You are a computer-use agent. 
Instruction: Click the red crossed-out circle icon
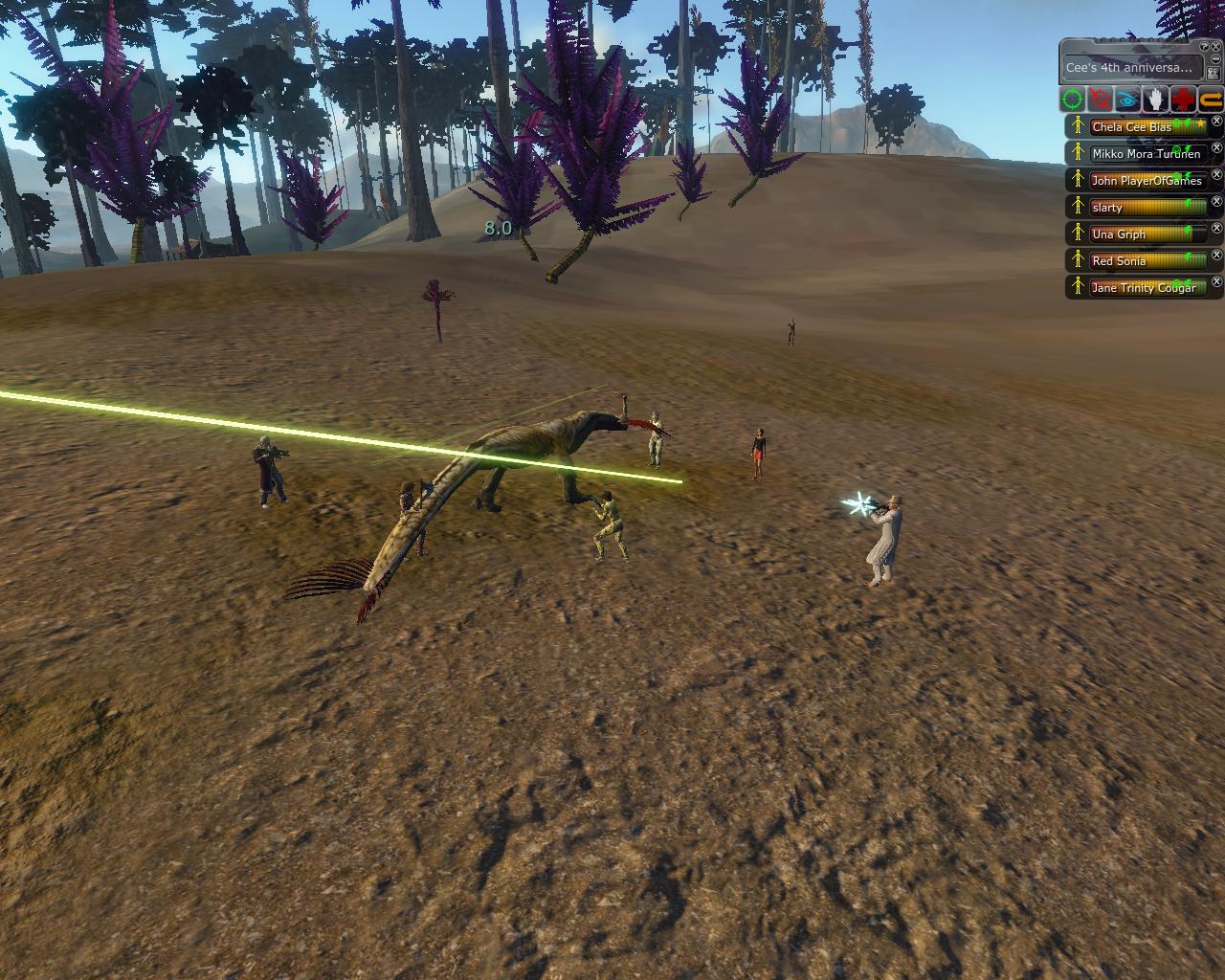coord(1101,99)
